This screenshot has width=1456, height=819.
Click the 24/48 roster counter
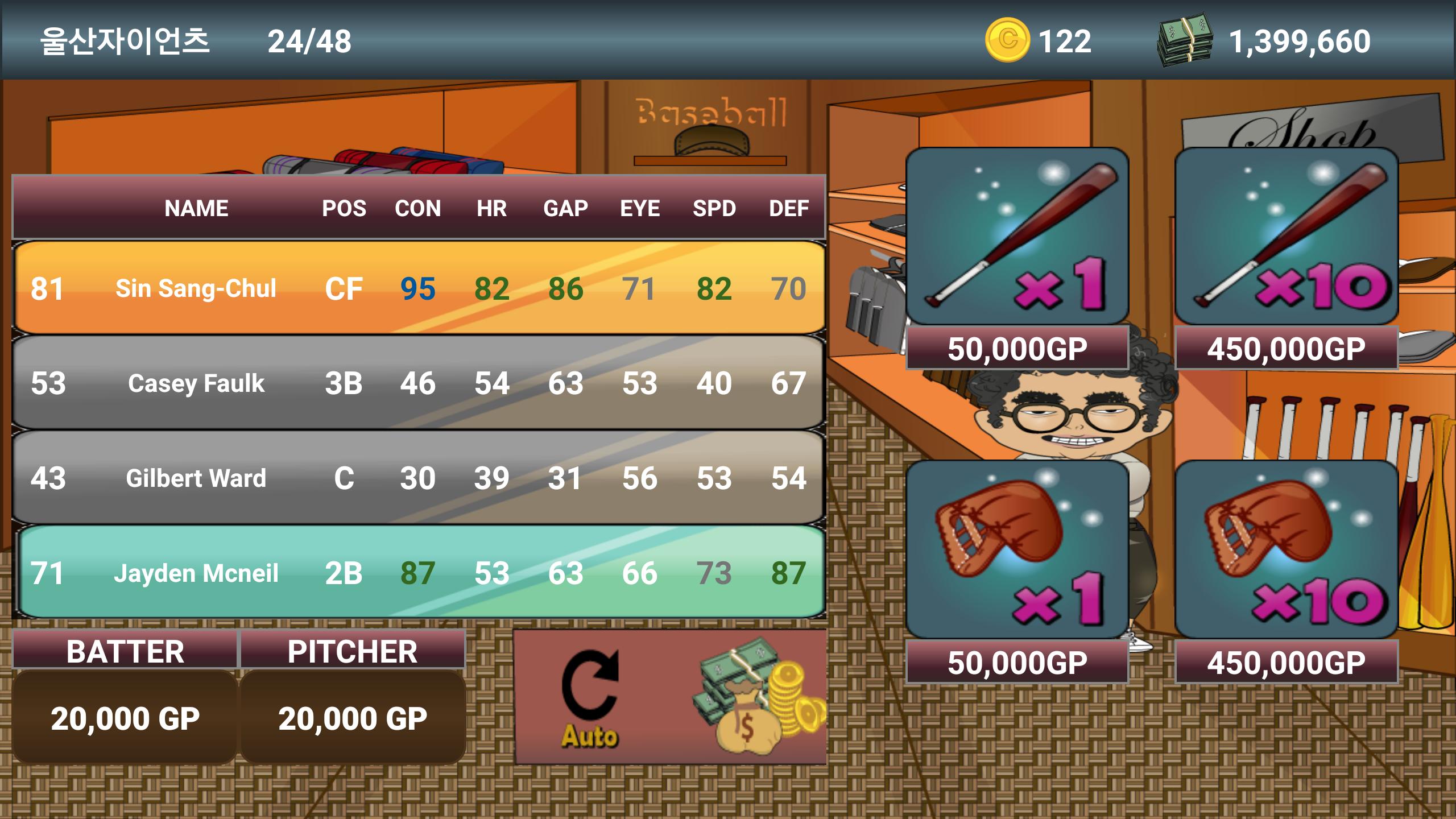click(x=310, y=38)
